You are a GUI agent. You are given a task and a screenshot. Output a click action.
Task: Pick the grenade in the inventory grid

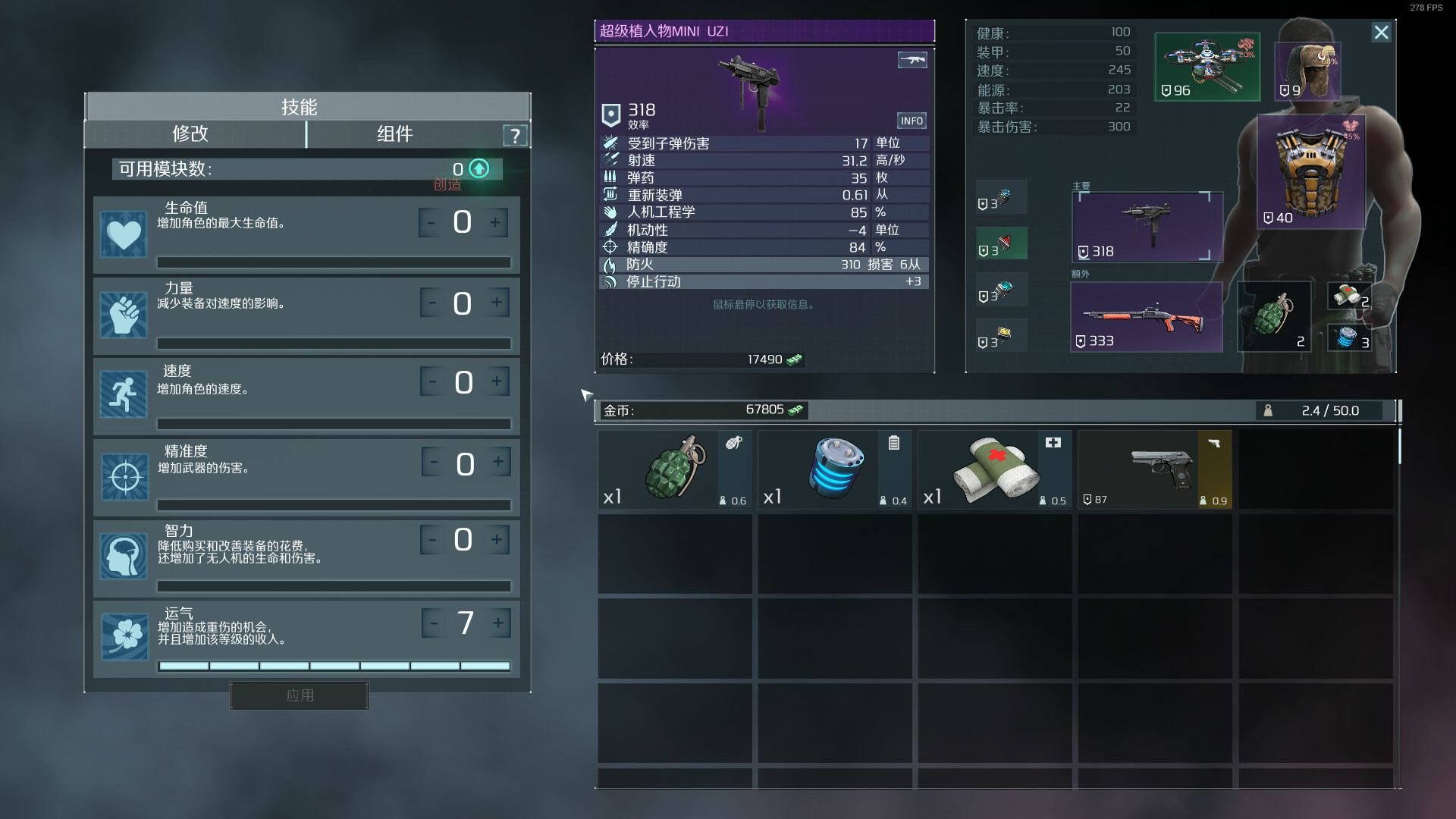674,469
